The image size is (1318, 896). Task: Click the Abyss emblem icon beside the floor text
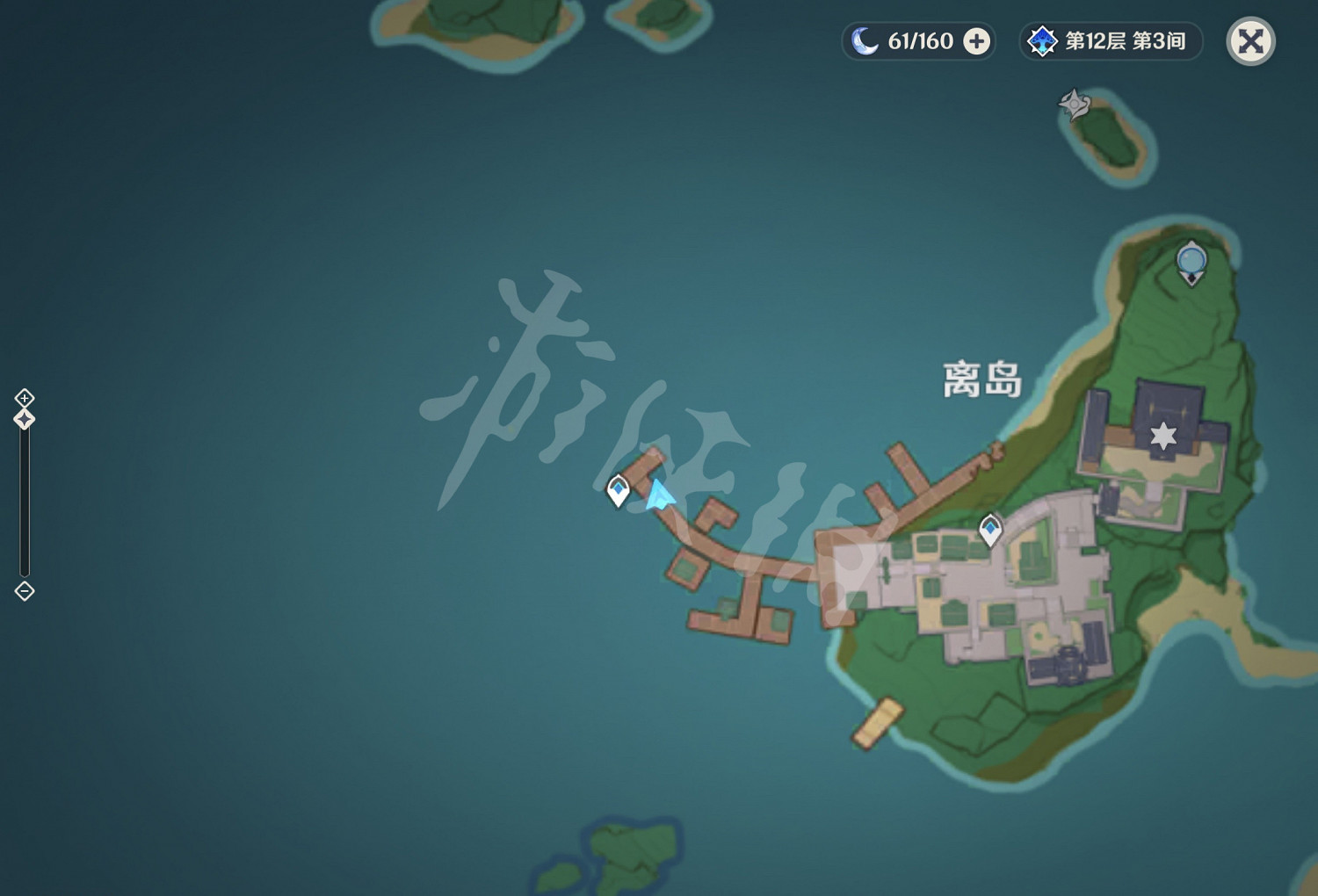[1042, 40]
